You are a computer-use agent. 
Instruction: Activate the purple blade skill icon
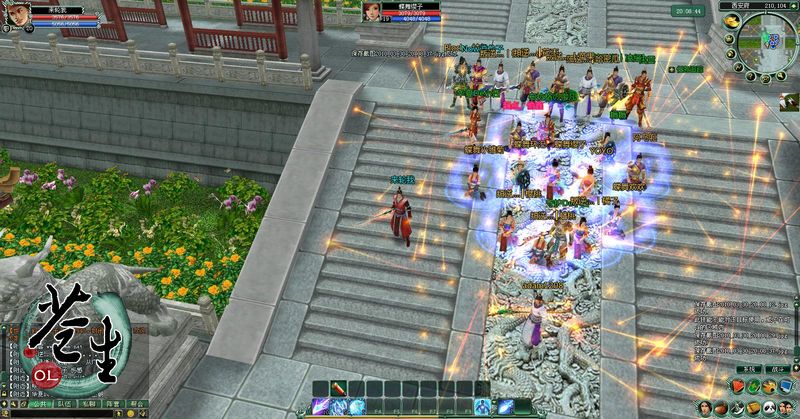(x=322, y=407)
